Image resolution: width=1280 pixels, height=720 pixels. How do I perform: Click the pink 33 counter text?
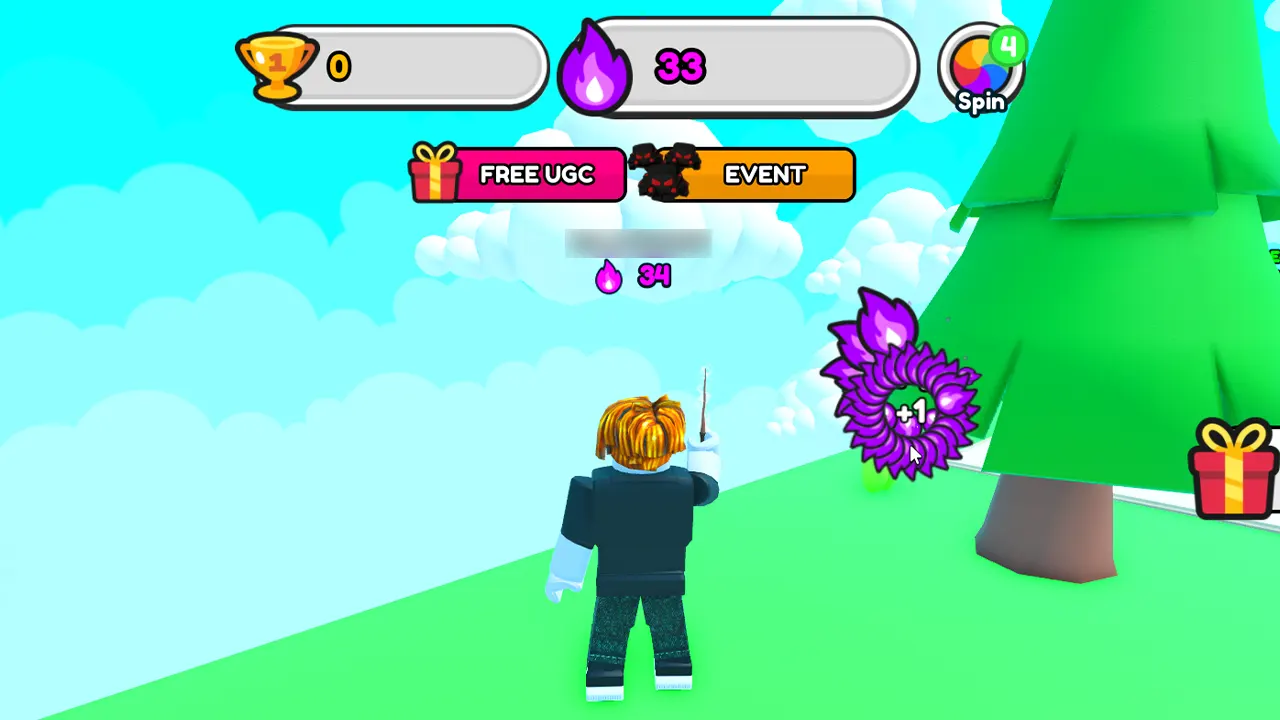(681, 66)
